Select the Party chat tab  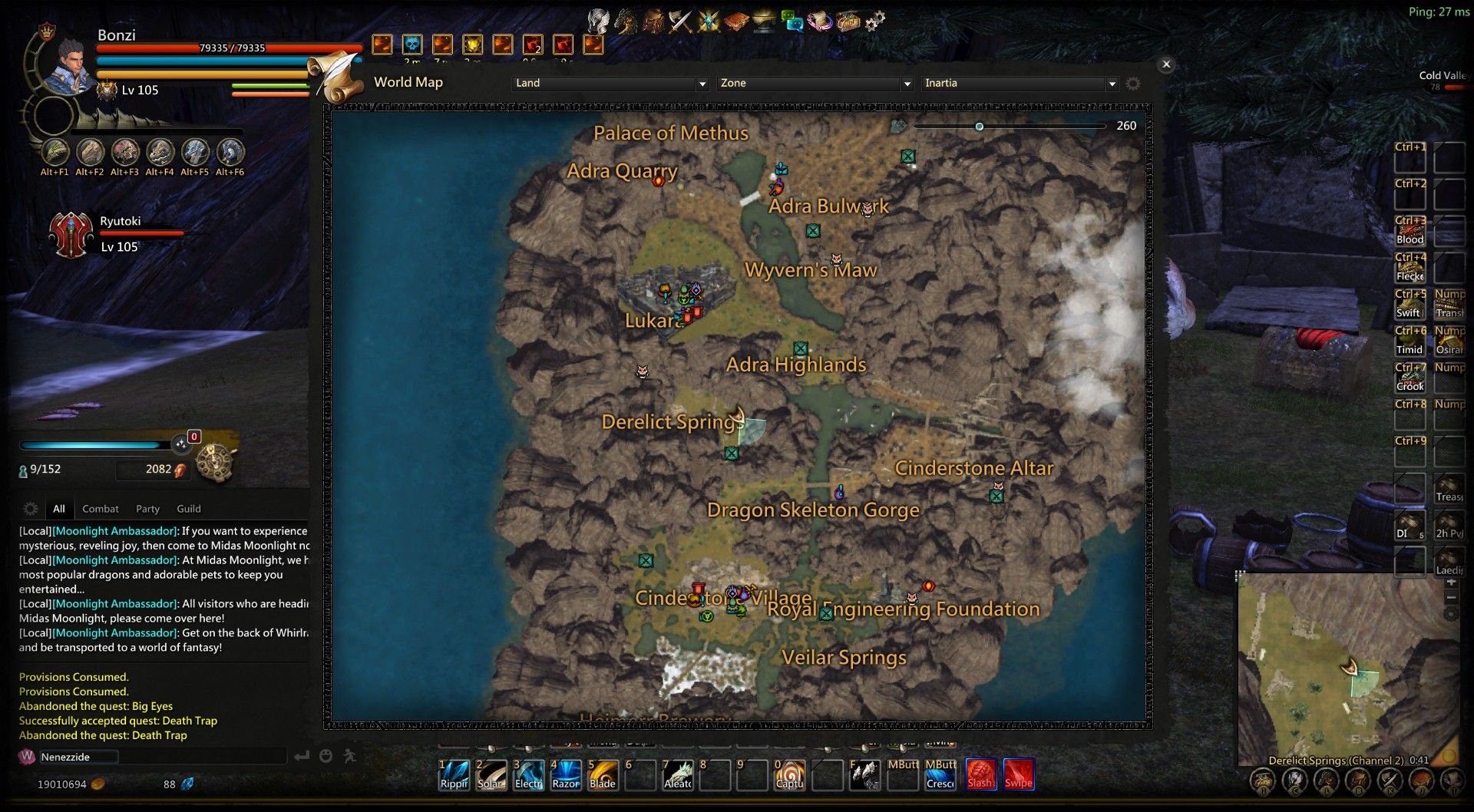[147, 509]
